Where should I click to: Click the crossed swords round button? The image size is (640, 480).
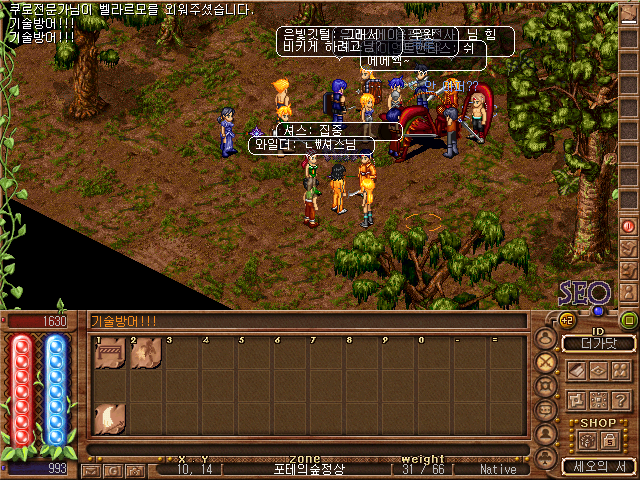click(546, 362)
